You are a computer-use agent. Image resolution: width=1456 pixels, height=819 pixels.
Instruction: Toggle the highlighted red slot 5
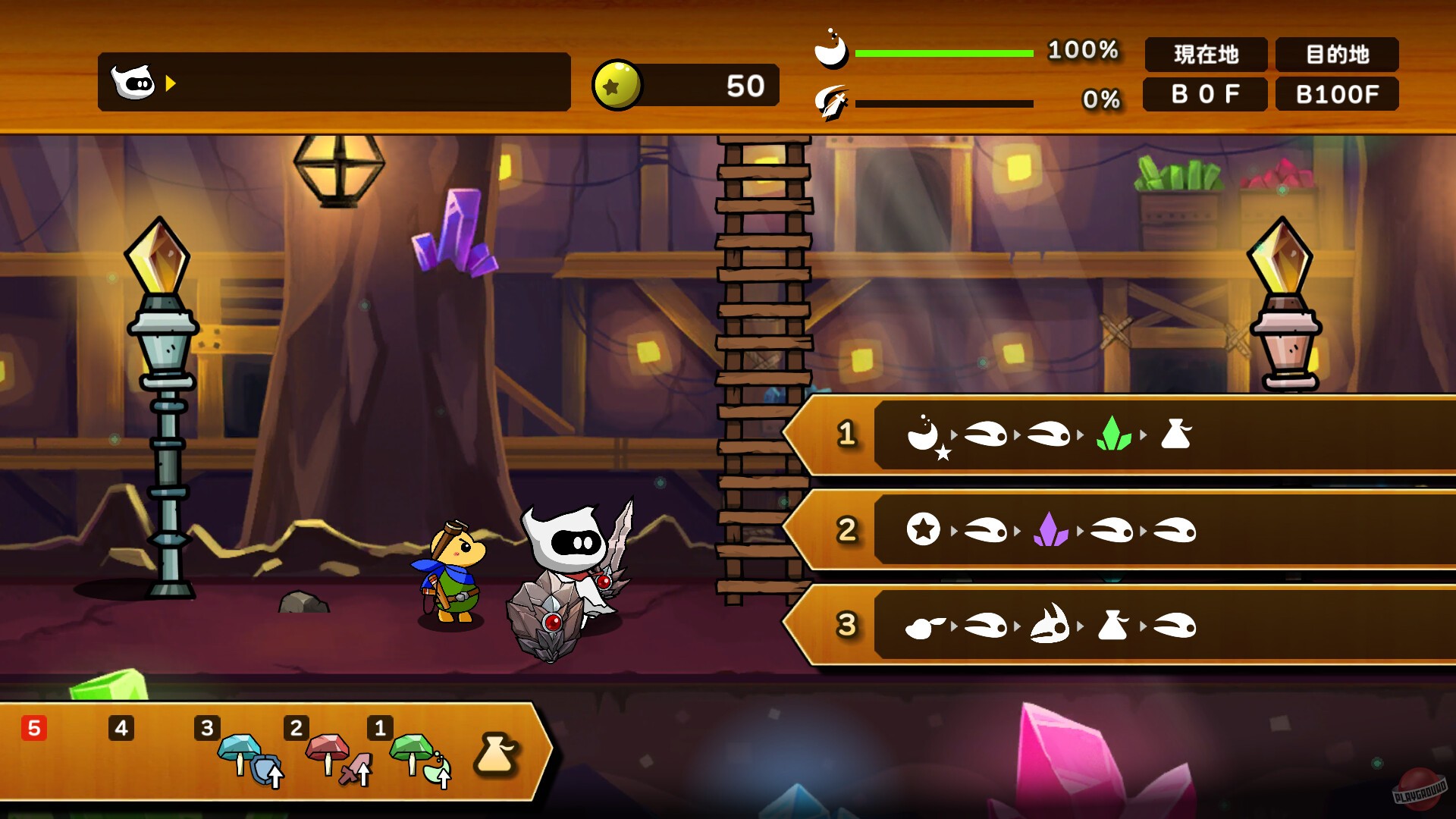[x=33, y=728]
